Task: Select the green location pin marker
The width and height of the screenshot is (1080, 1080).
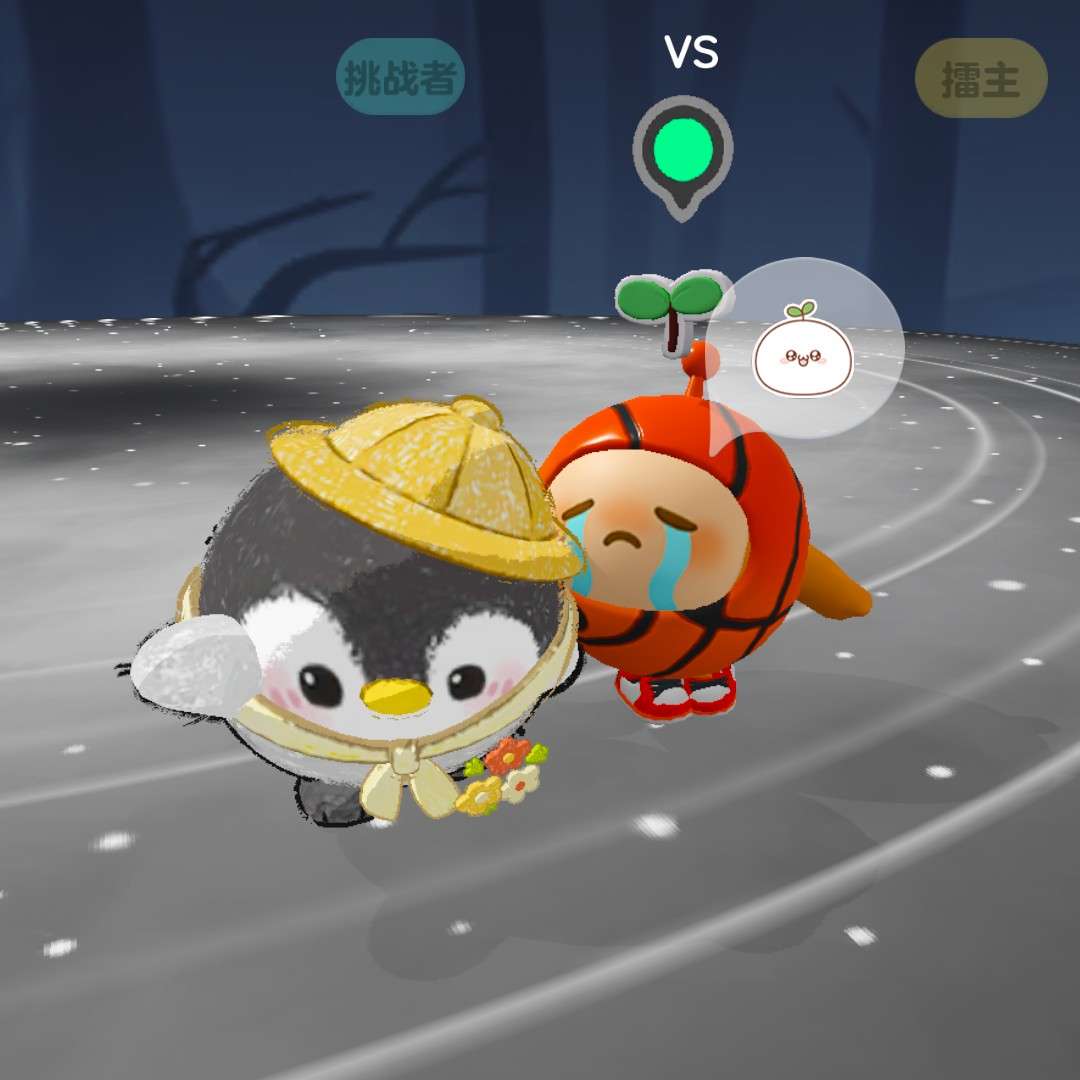Action: click(683, 153)
